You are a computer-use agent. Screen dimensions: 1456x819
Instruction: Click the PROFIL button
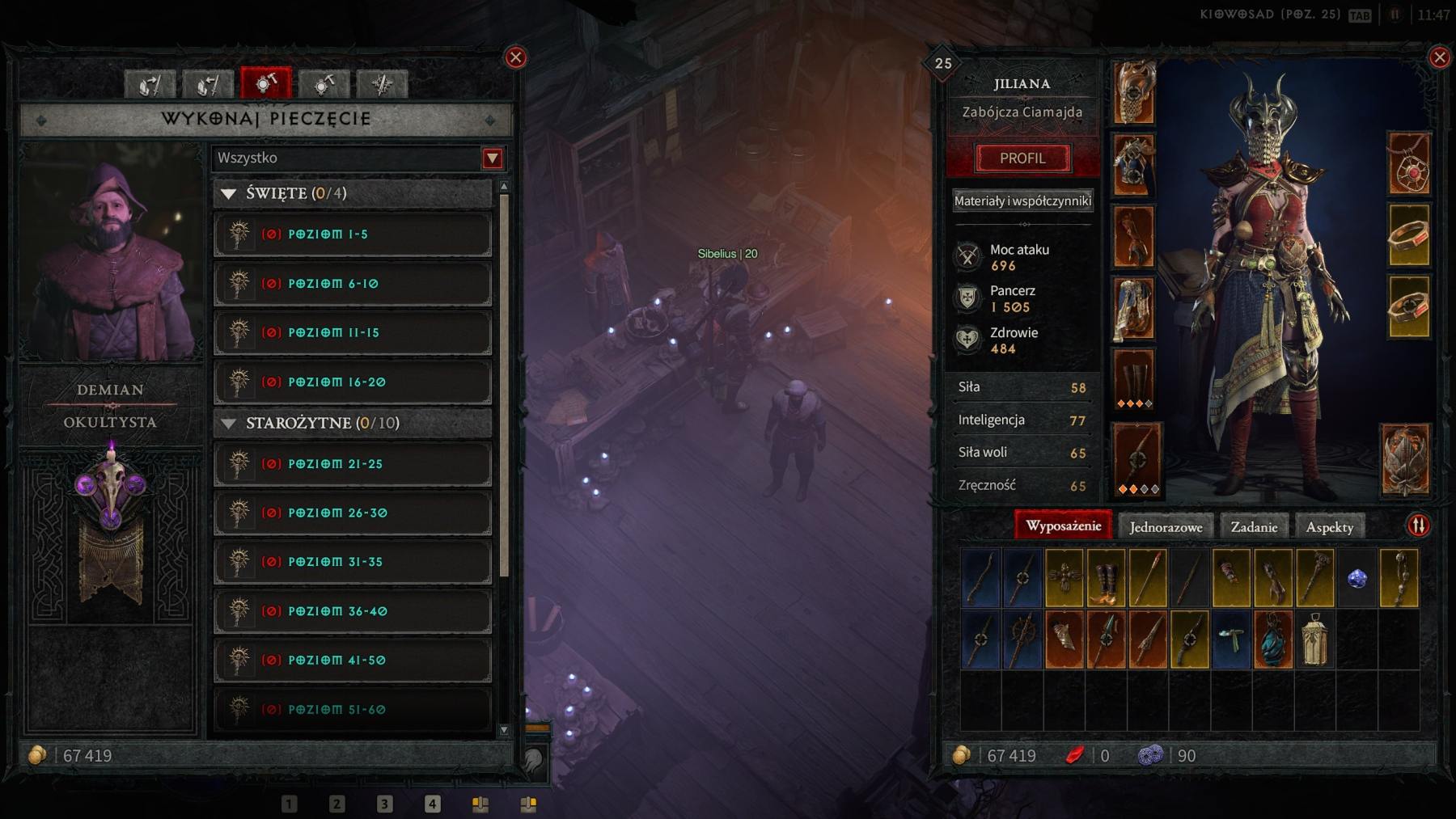pyautogui.click(x=1022, y=158)
